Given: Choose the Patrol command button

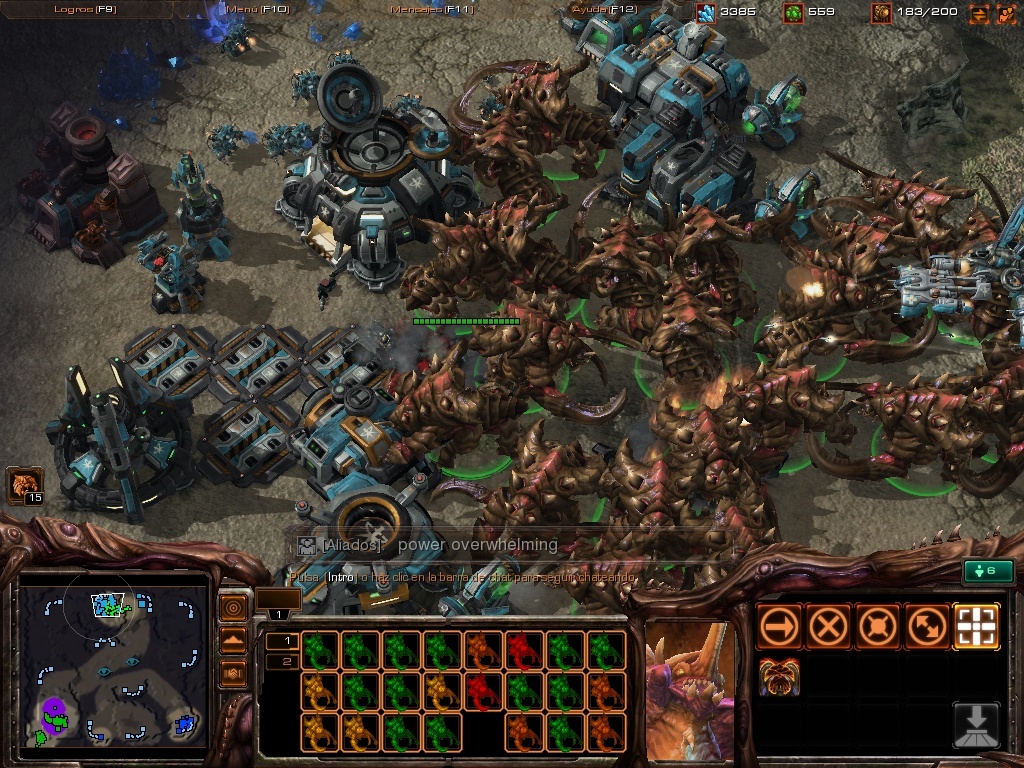Looking at the screenshot, I should pos(926,627).
